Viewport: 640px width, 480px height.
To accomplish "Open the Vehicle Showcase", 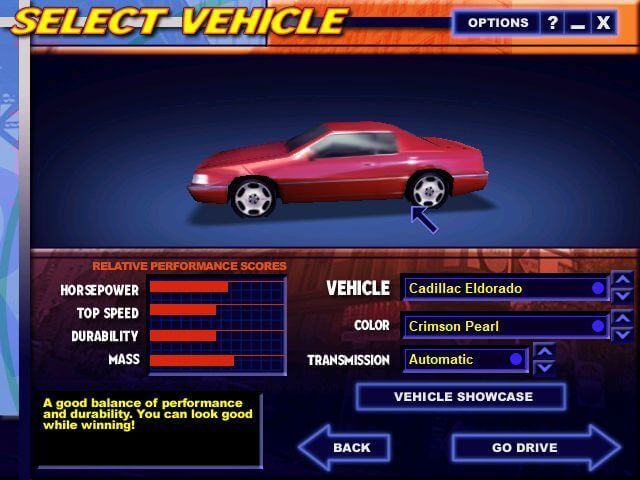I will [462, 397].
